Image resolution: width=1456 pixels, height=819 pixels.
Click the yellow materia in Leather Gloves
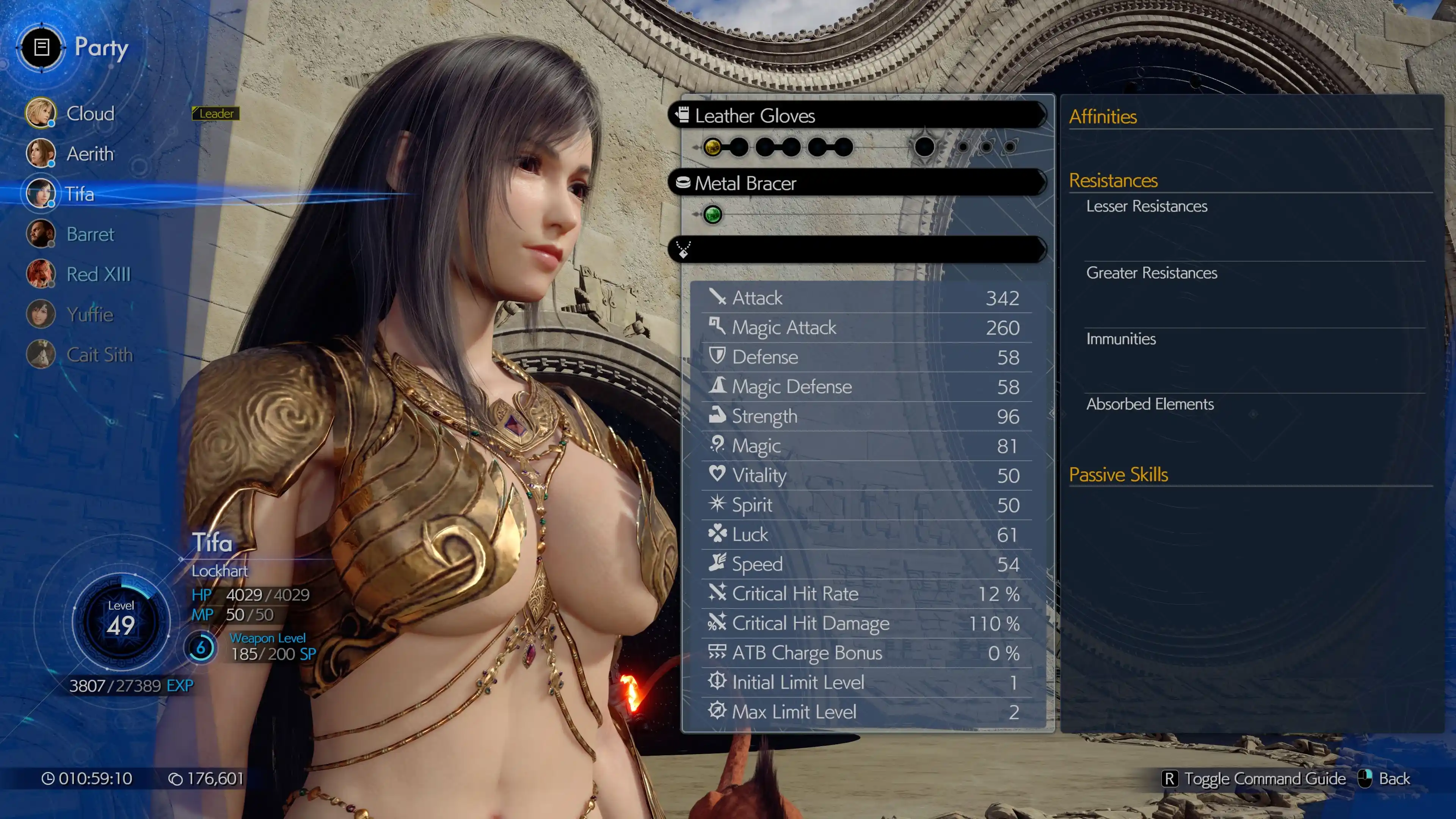712,147
